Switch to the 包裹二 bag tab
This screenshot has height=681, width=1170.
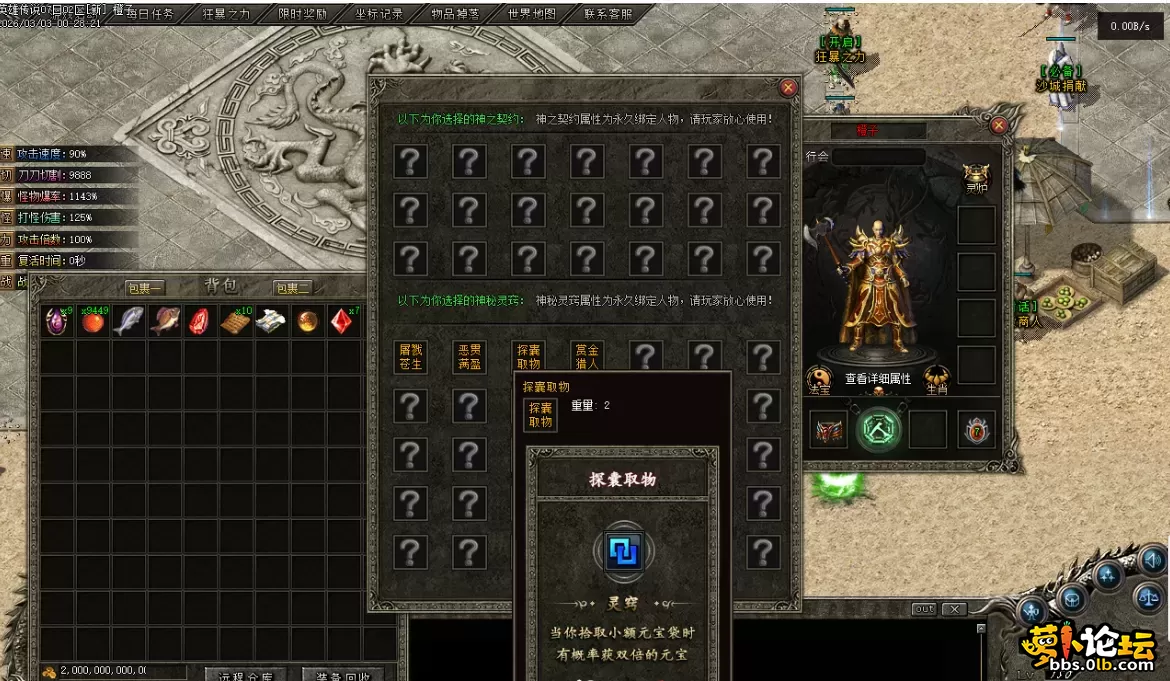(x=293, y=288)
